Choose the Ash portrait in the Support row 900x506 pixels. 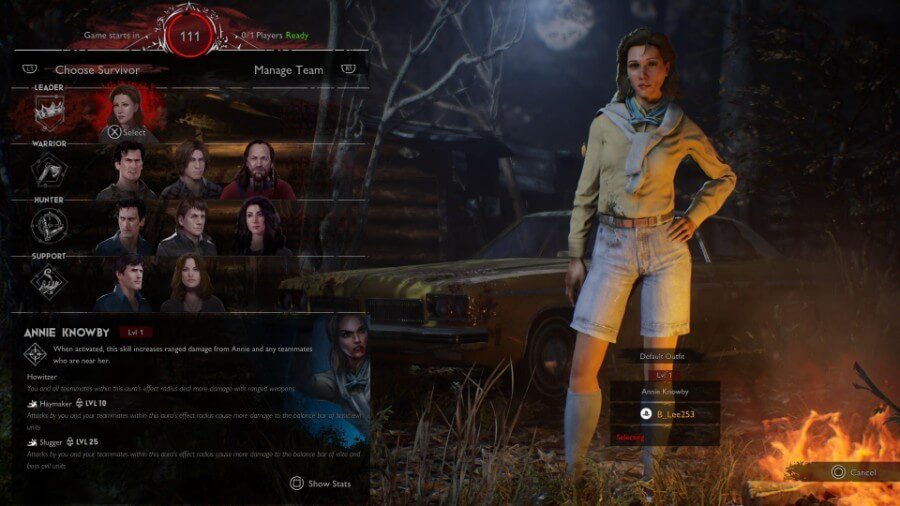(x=126, y=284)
